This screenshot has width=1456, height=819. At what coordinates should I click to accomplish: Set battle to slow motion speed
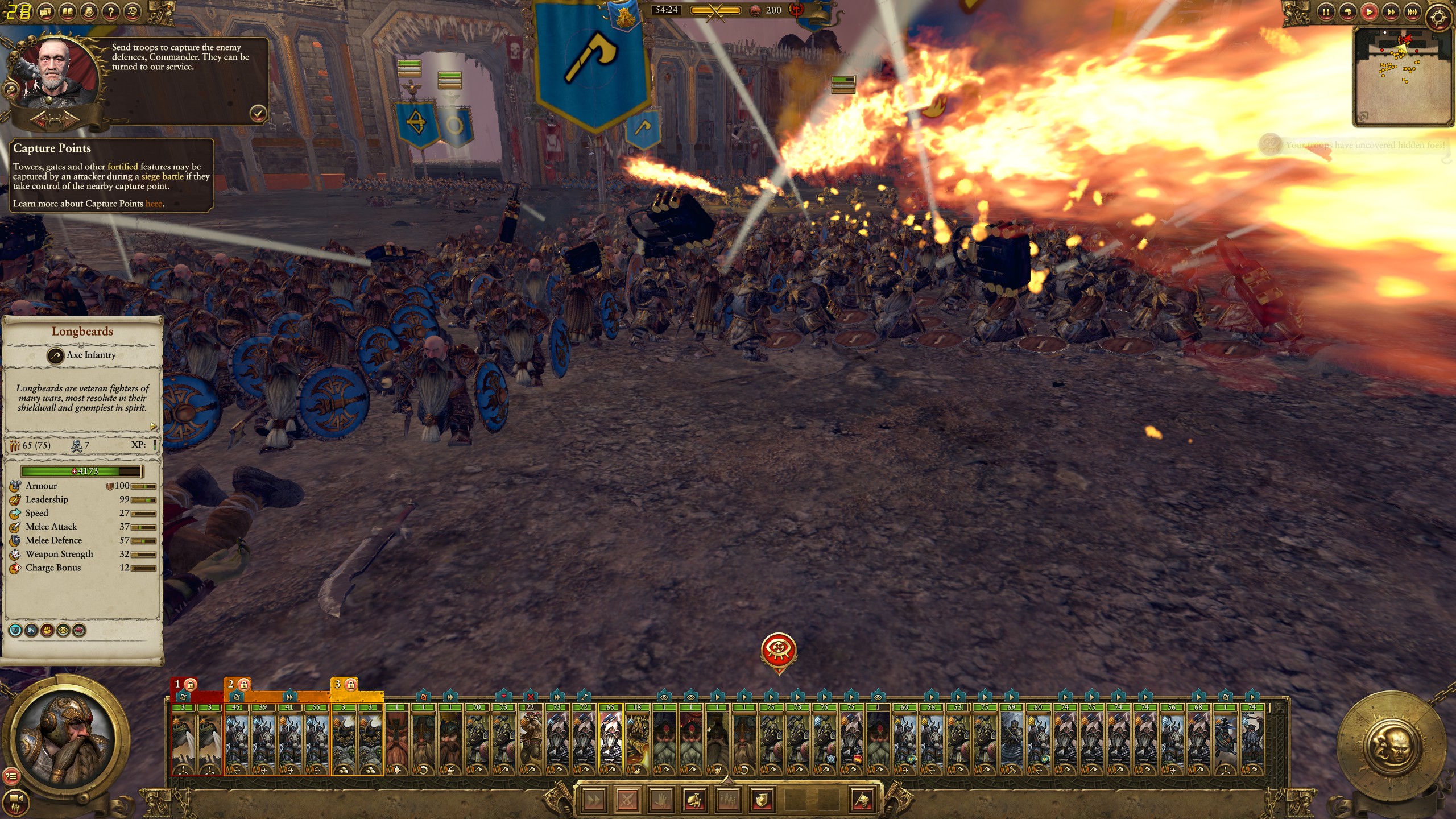(x=1347, y=11)
